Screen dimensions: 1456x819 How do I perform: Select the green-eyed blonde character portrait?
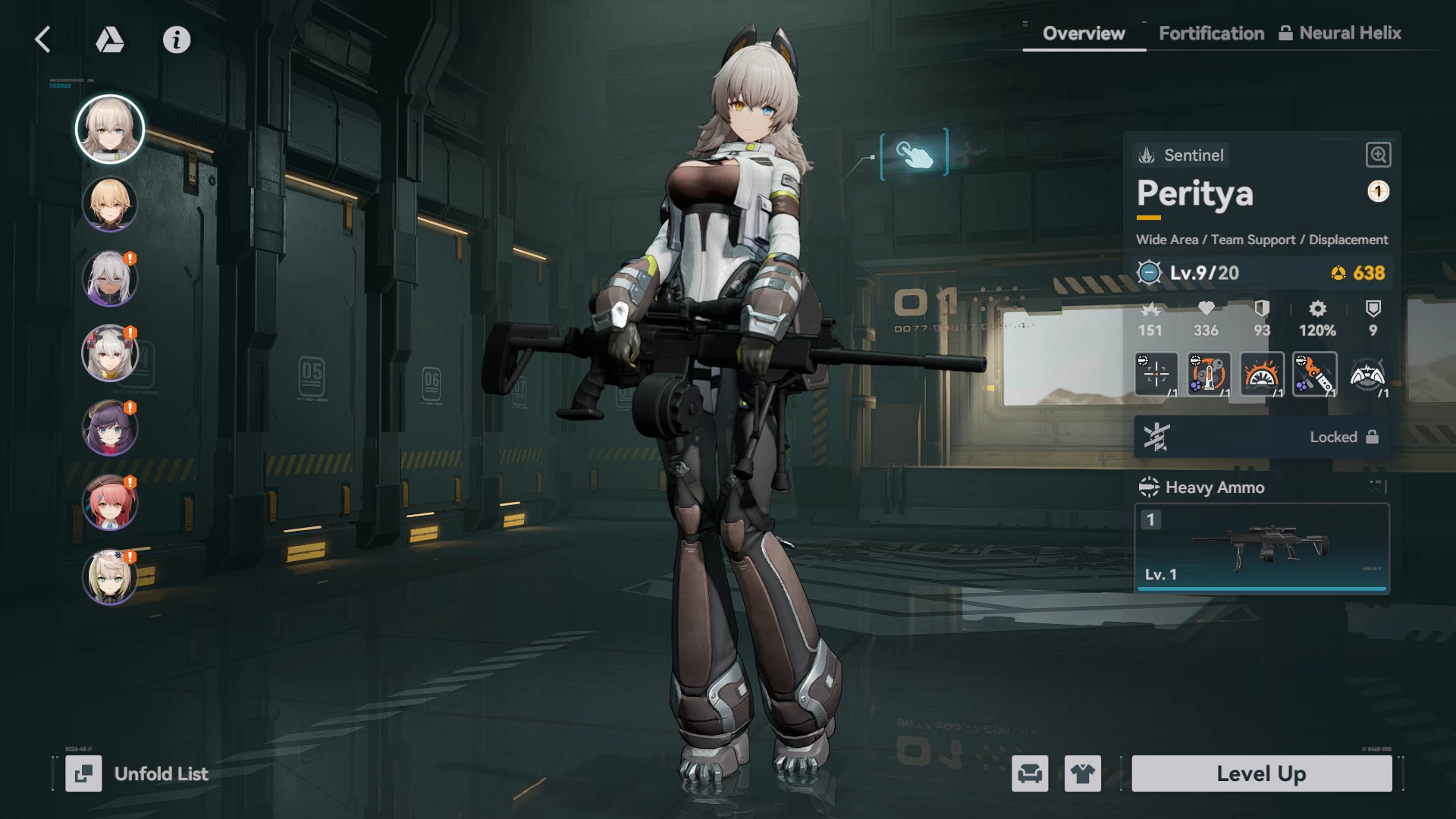coord(110,577)
